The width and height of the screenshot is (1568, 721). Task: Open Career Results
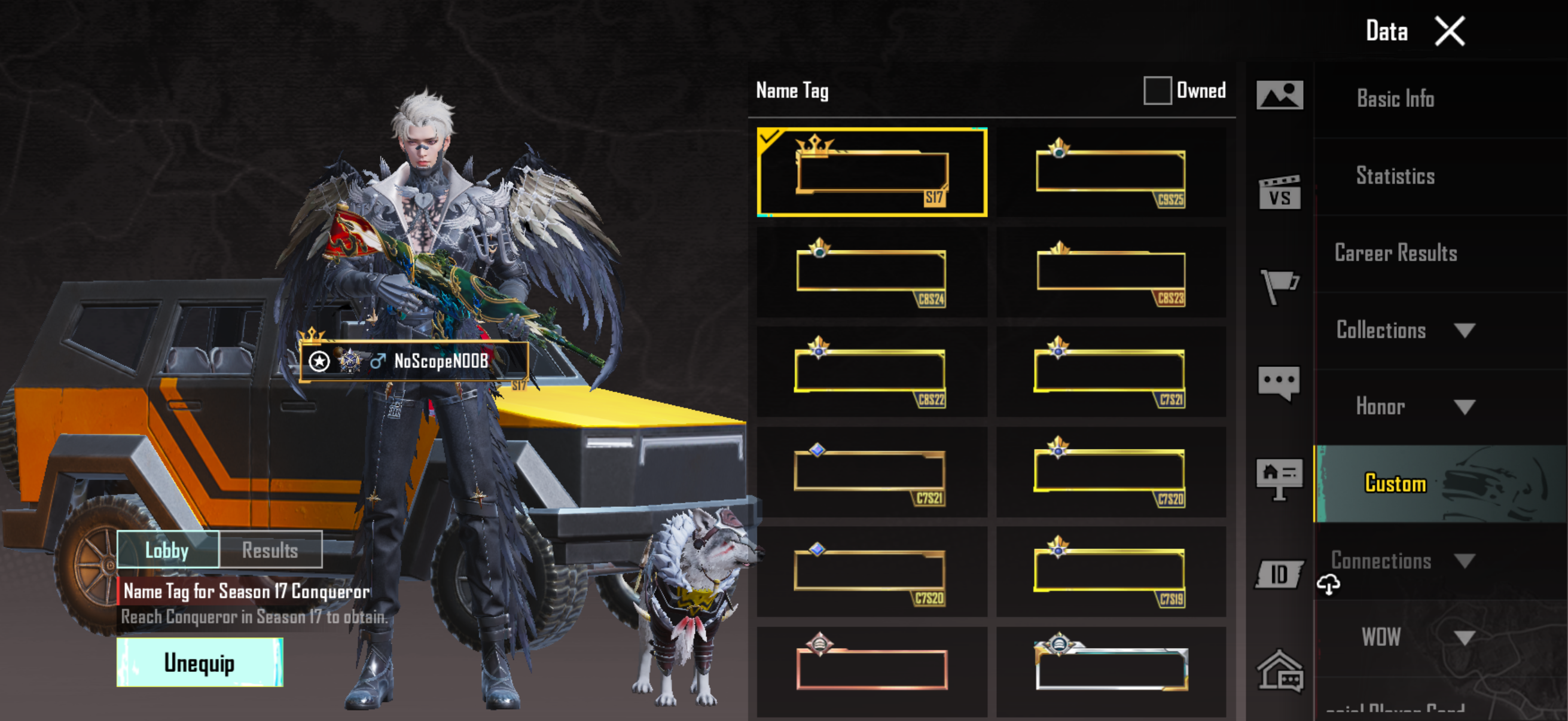coord(1395,253)
